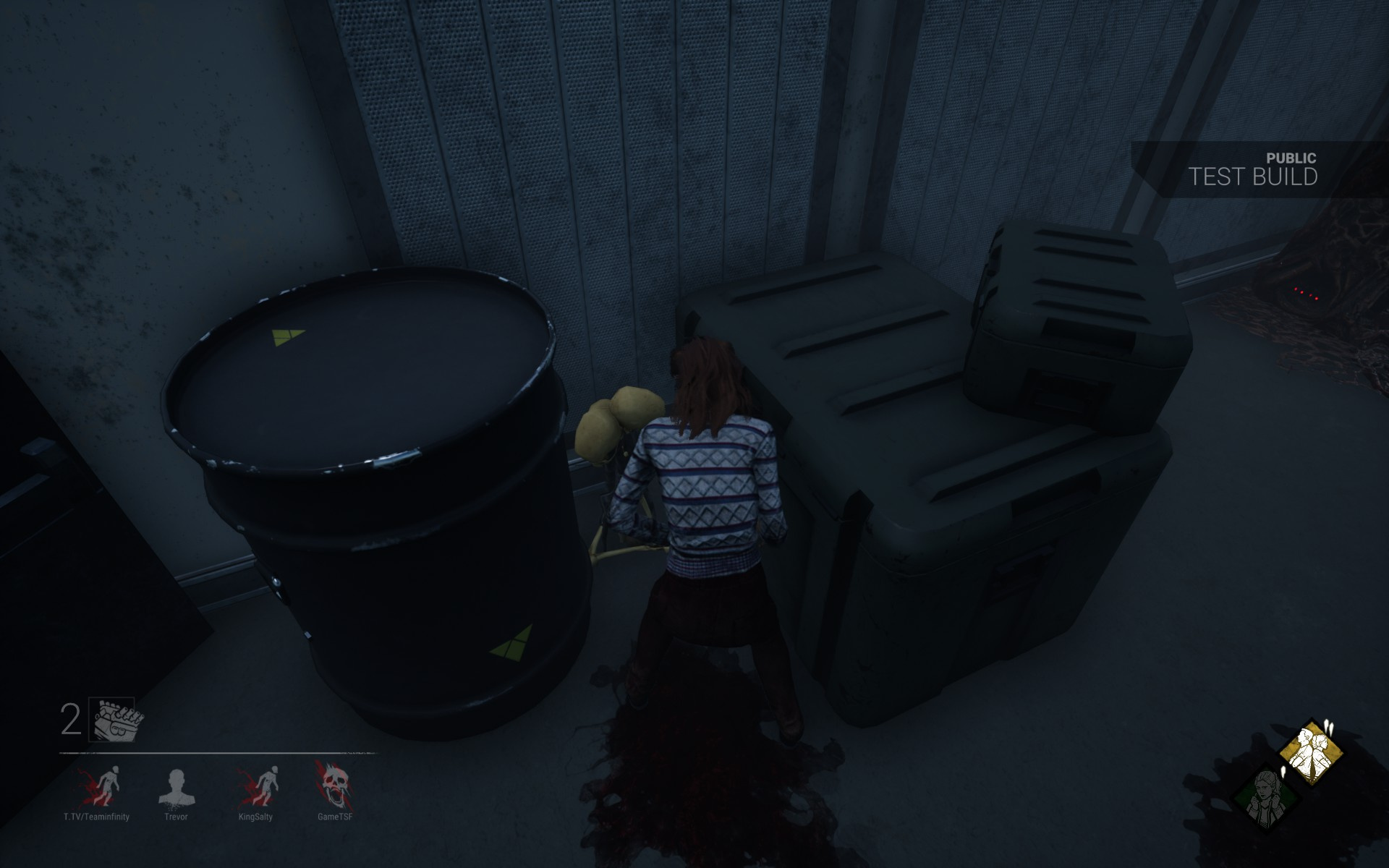Click the Trevor player name label
Image resolution: width=1389 pixels, height=868 pixels.
(176, 816)
